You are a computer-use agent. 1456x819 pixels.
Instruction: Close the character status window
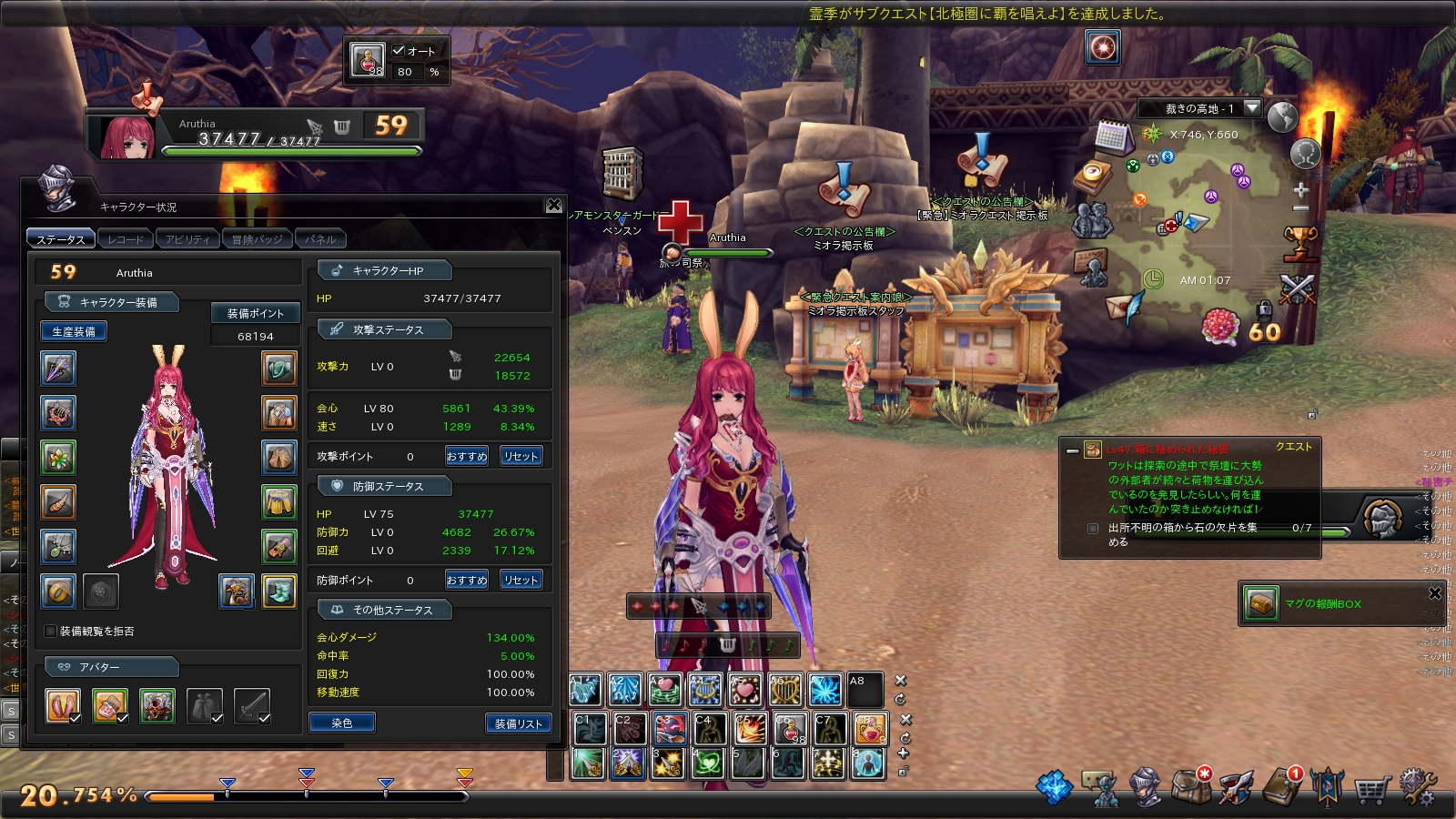553,206
